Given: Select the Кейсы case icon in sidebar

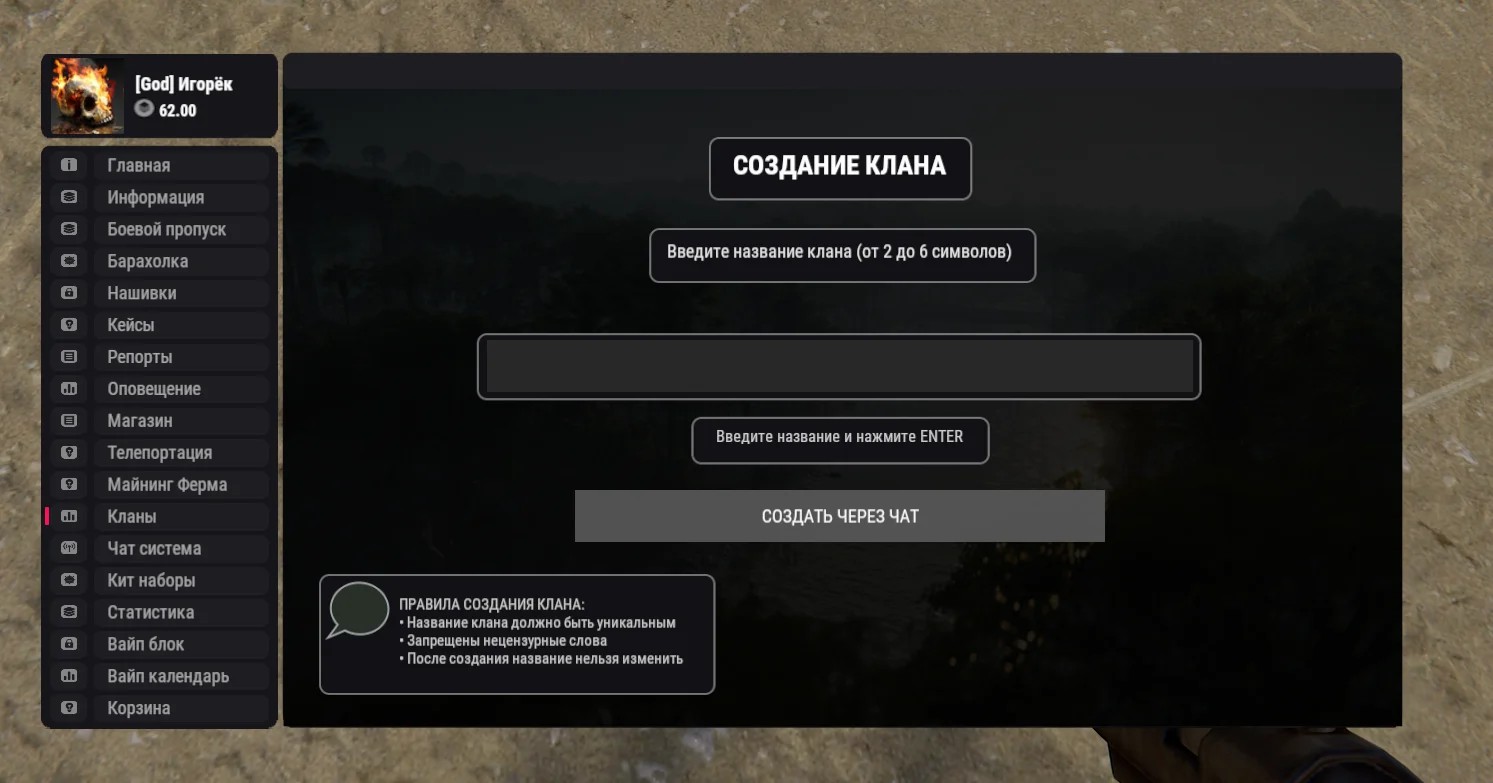Looking at the screenshot, I should coord(68,325).
